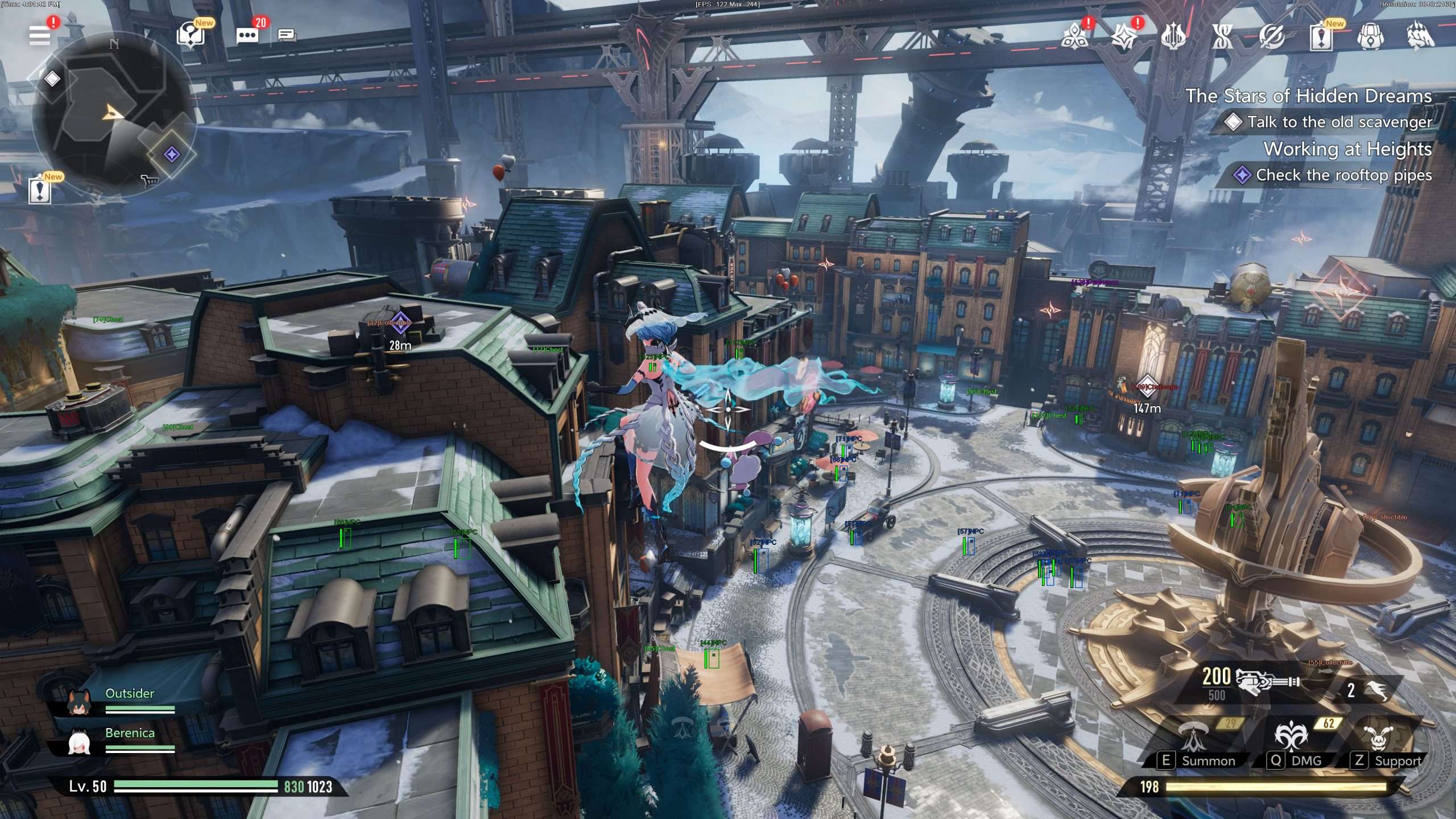Open the hamburger main menu
Image resolution: width=1456 pixels, height=819 pixels.
click(40, 35)
